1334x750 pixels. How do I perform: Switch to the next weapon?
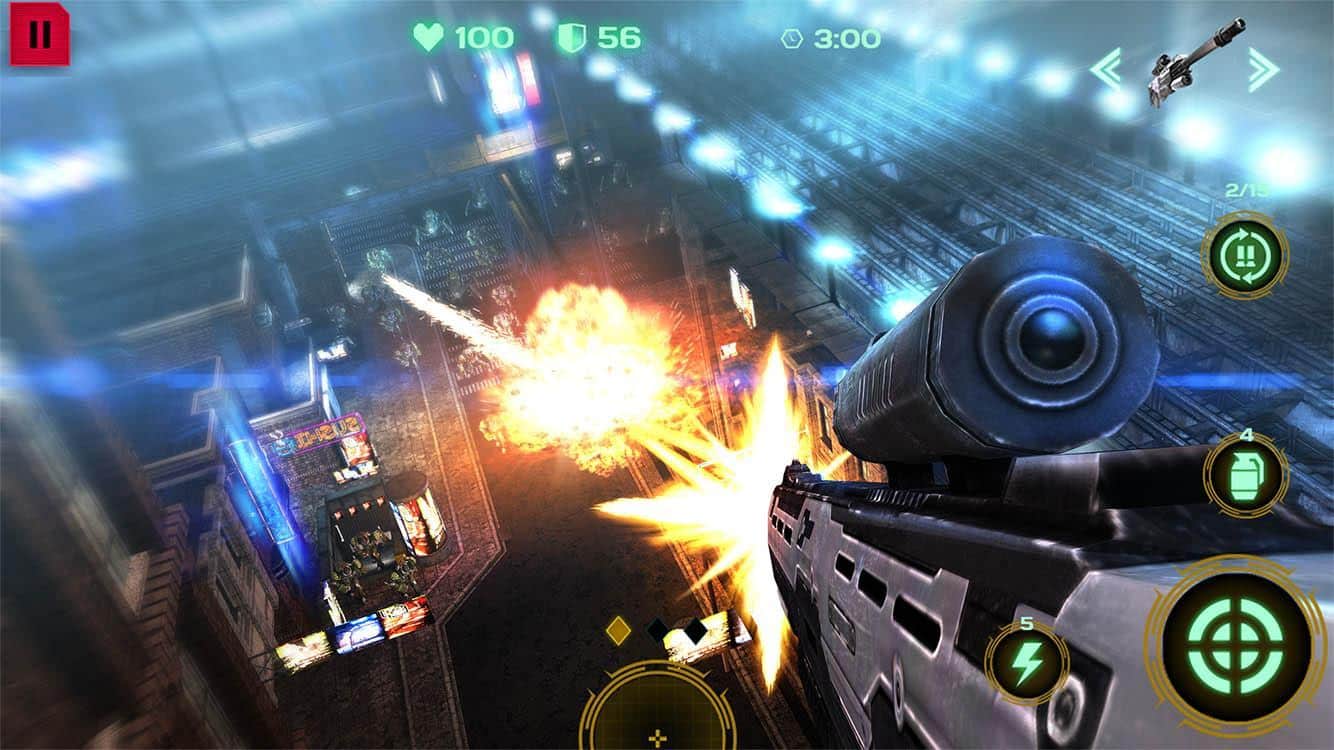[x=1263, y=69]
